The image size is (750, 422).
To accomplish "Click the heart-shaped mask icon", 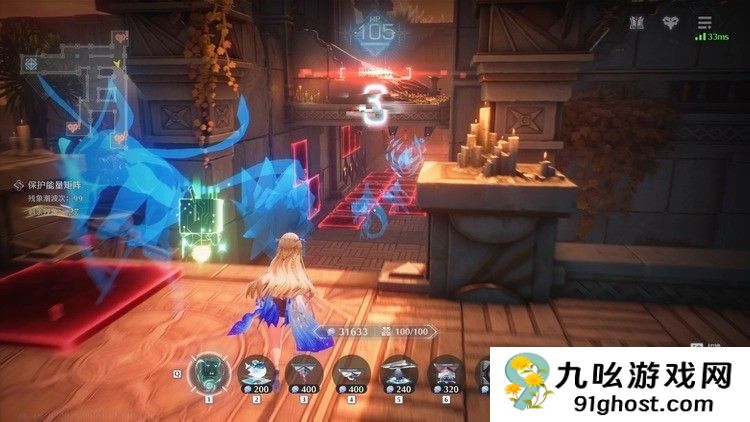I will (x=671, y=22).
